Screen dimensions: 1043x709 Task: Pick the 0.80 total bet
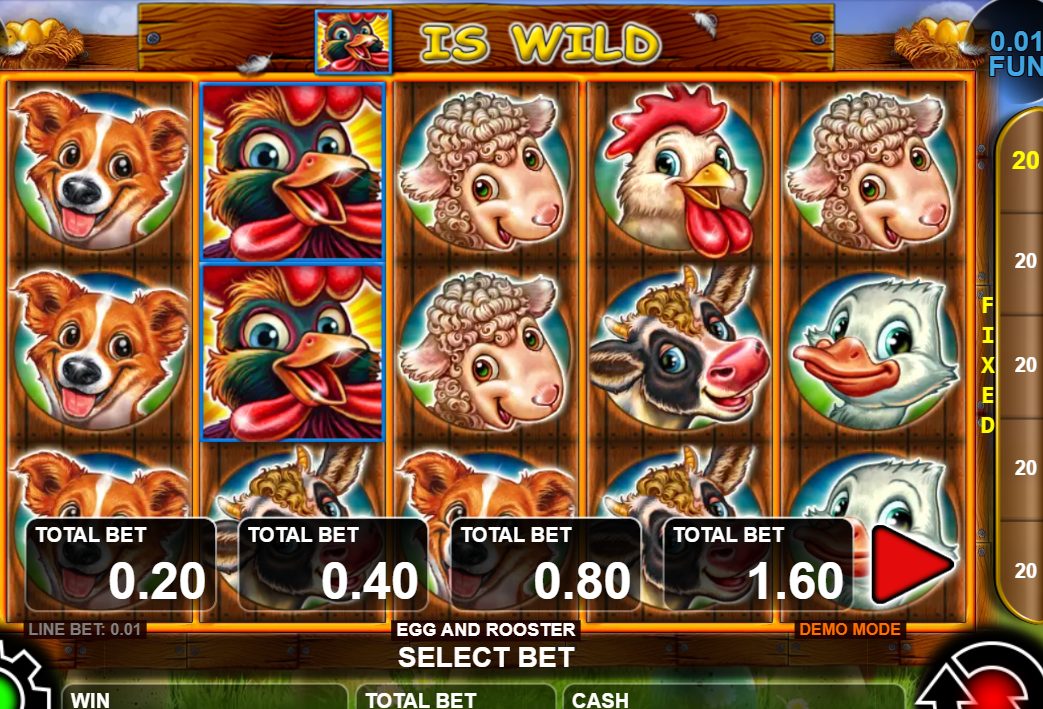pyautogui.click(x=546, y=564)
